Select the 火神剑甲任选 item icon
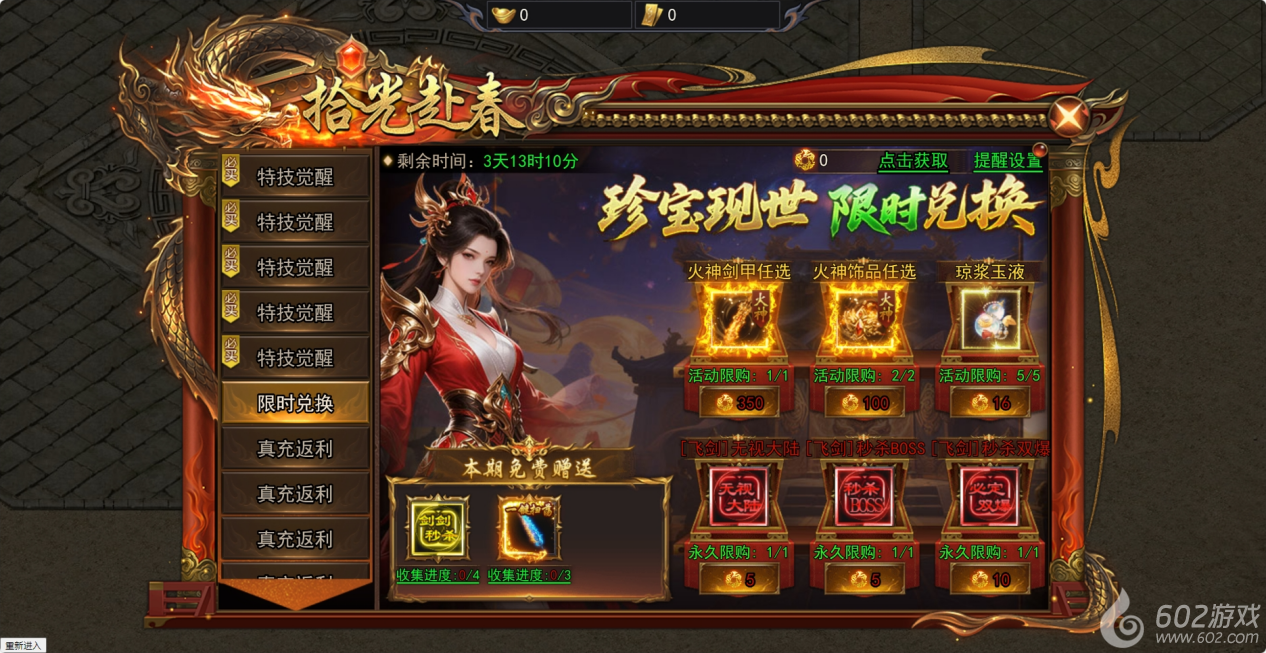 [740, 319]
